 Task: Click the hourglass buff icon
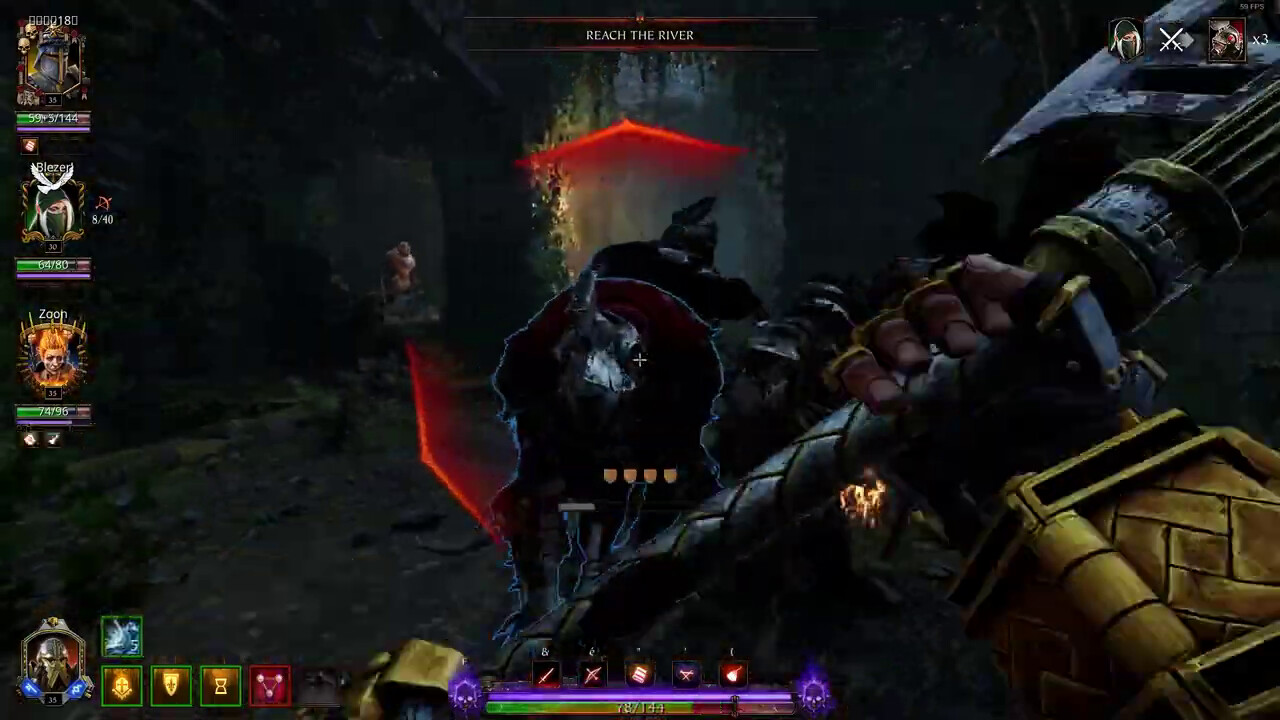(220, 686)
